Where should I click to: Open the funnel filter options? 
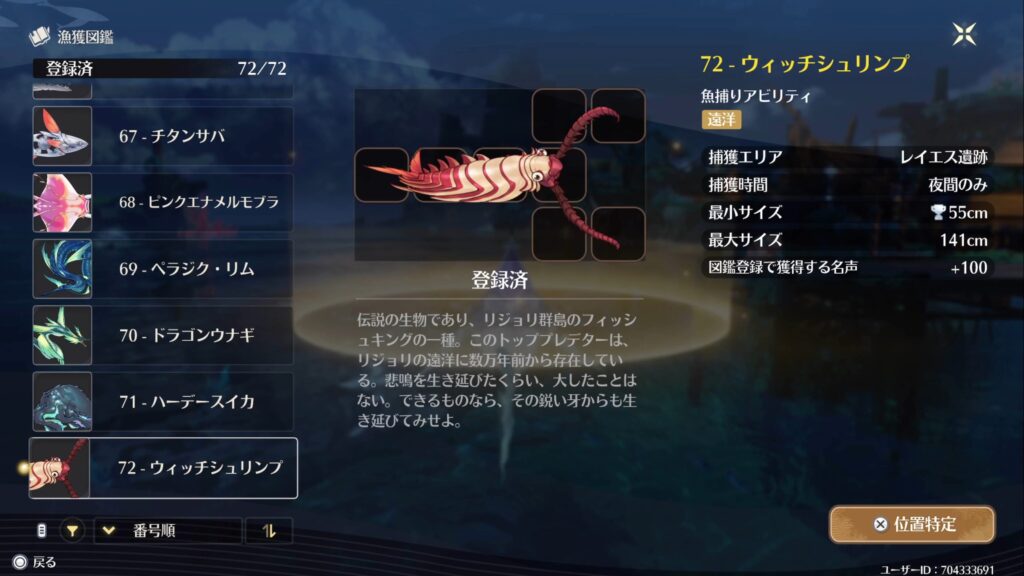pyautogui.click(x=73, y=531)
